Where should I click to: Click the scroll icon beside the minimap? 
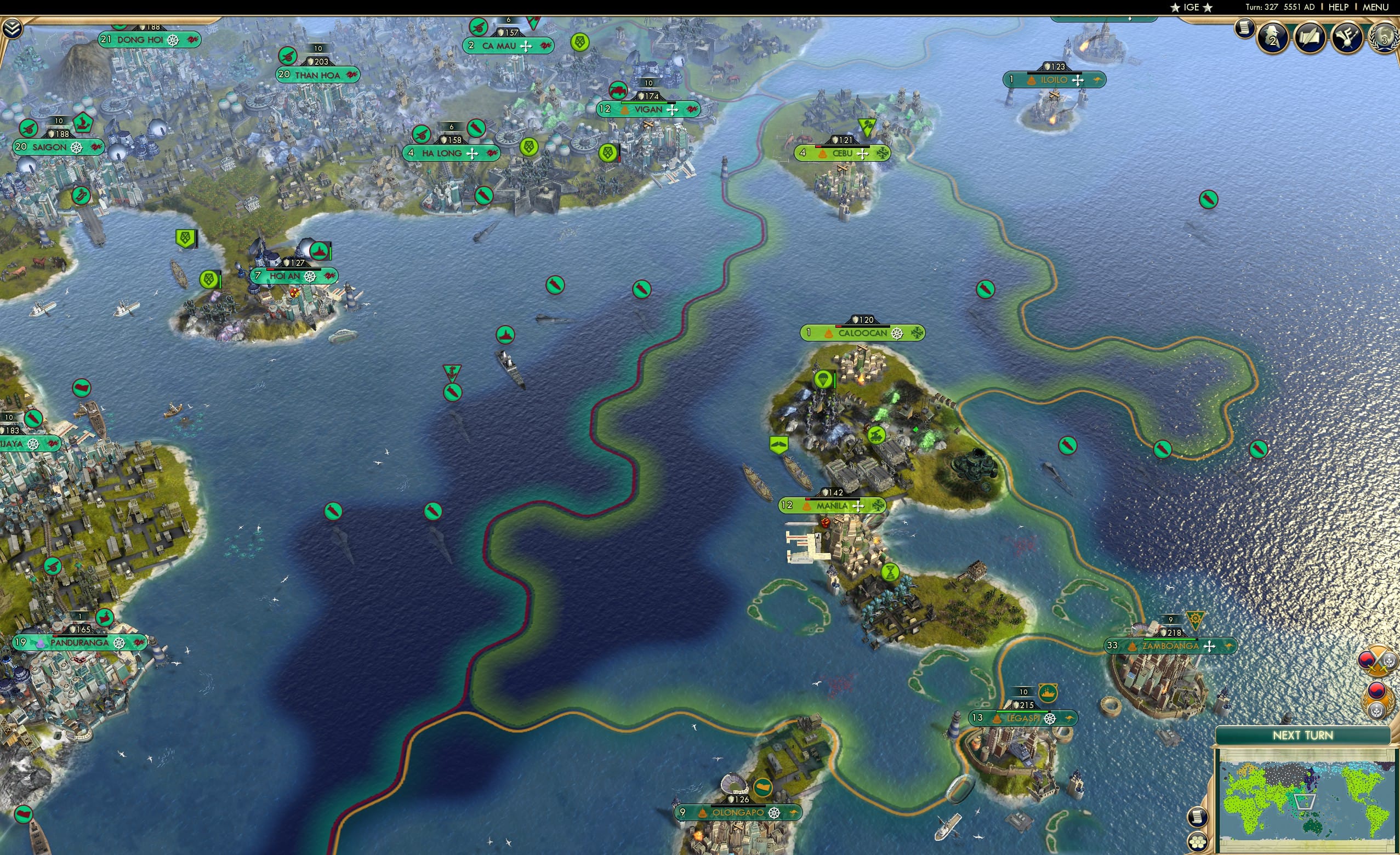click(1197, 817)
